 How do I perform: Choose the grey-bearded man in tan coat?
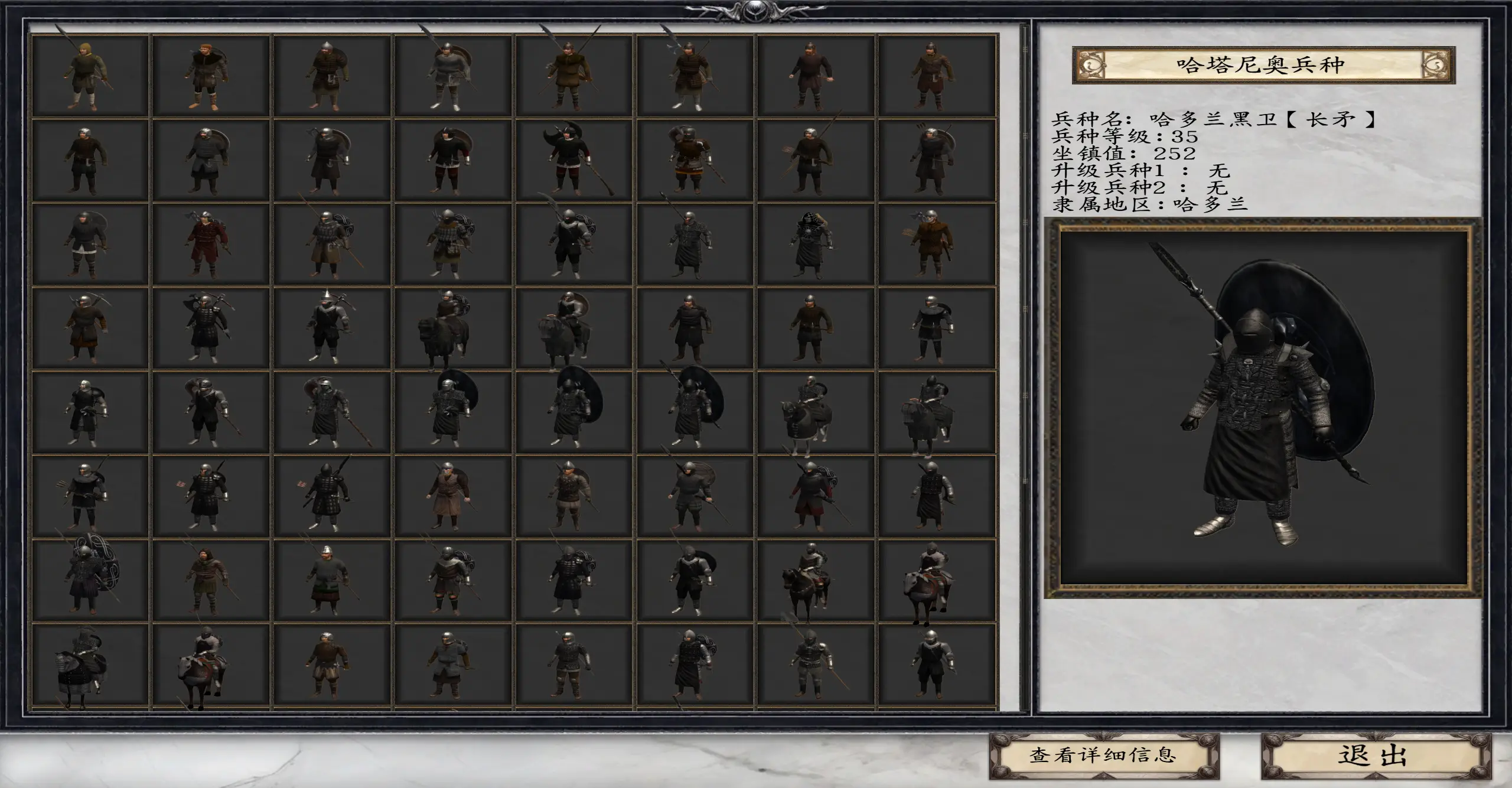click(x=453, y=496)
